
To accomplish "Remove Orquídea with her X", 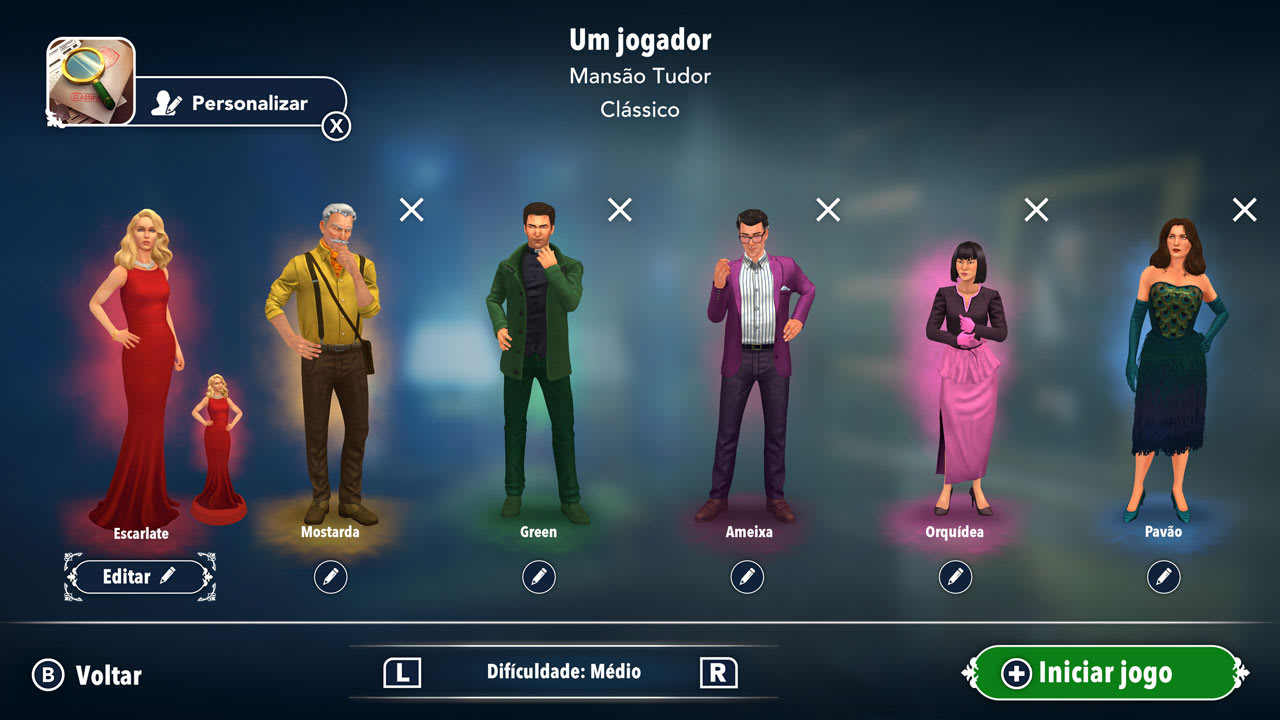I will (1034, 210).
